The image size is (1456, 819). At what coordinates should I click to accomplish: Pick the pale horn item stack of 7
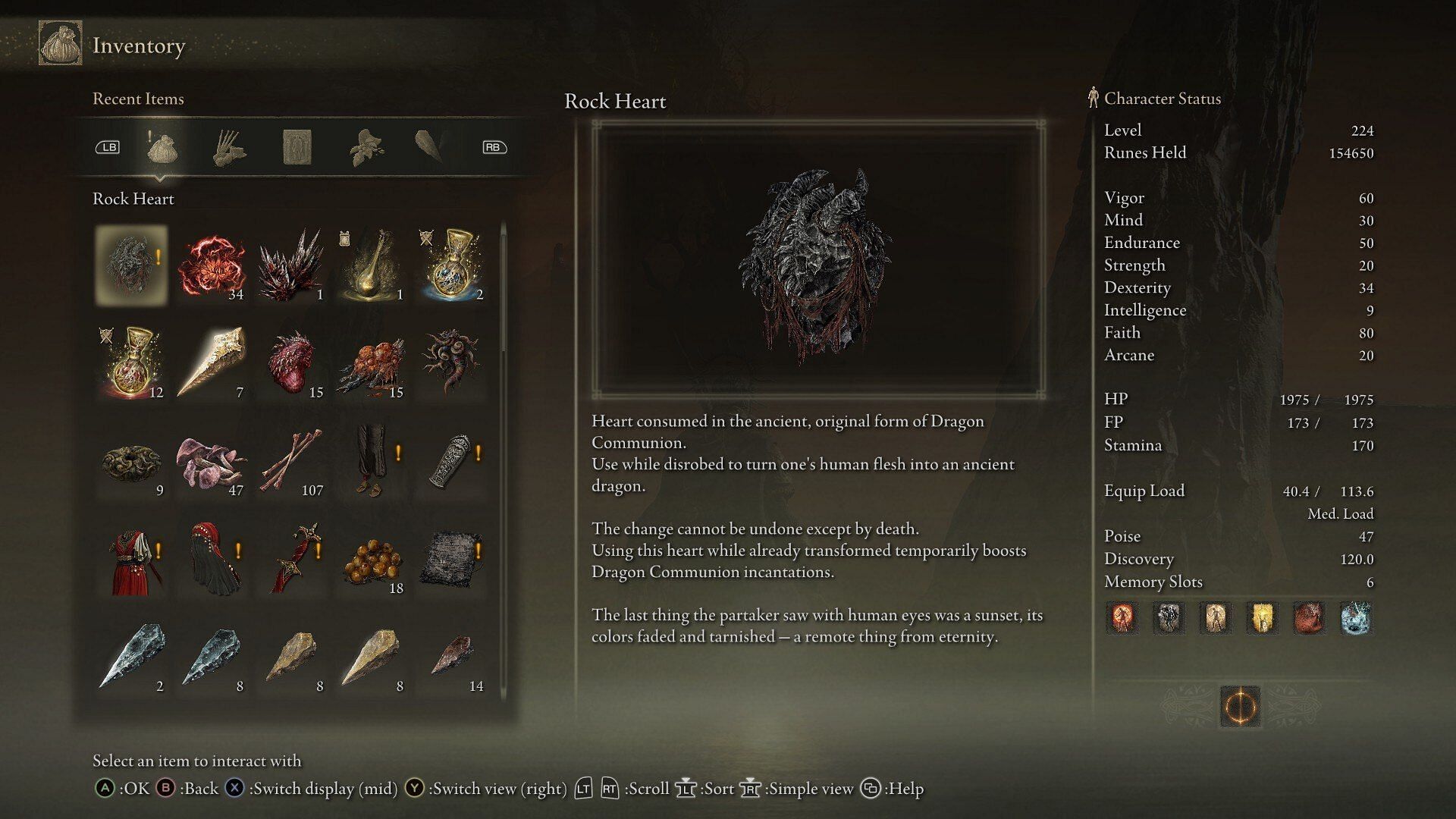coord(212,363)
